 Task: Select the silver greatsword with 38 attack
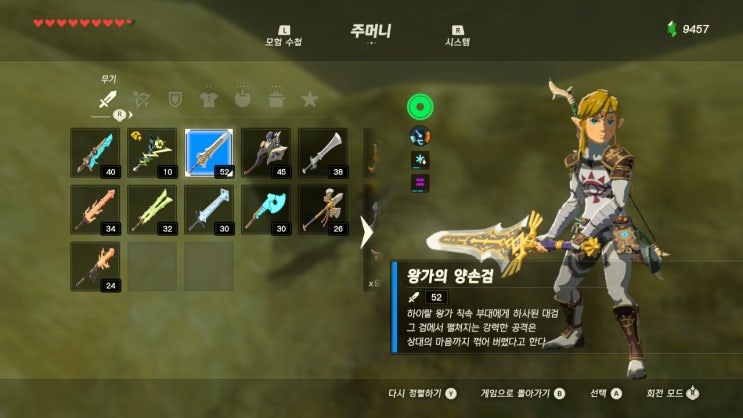click(323, 153)
